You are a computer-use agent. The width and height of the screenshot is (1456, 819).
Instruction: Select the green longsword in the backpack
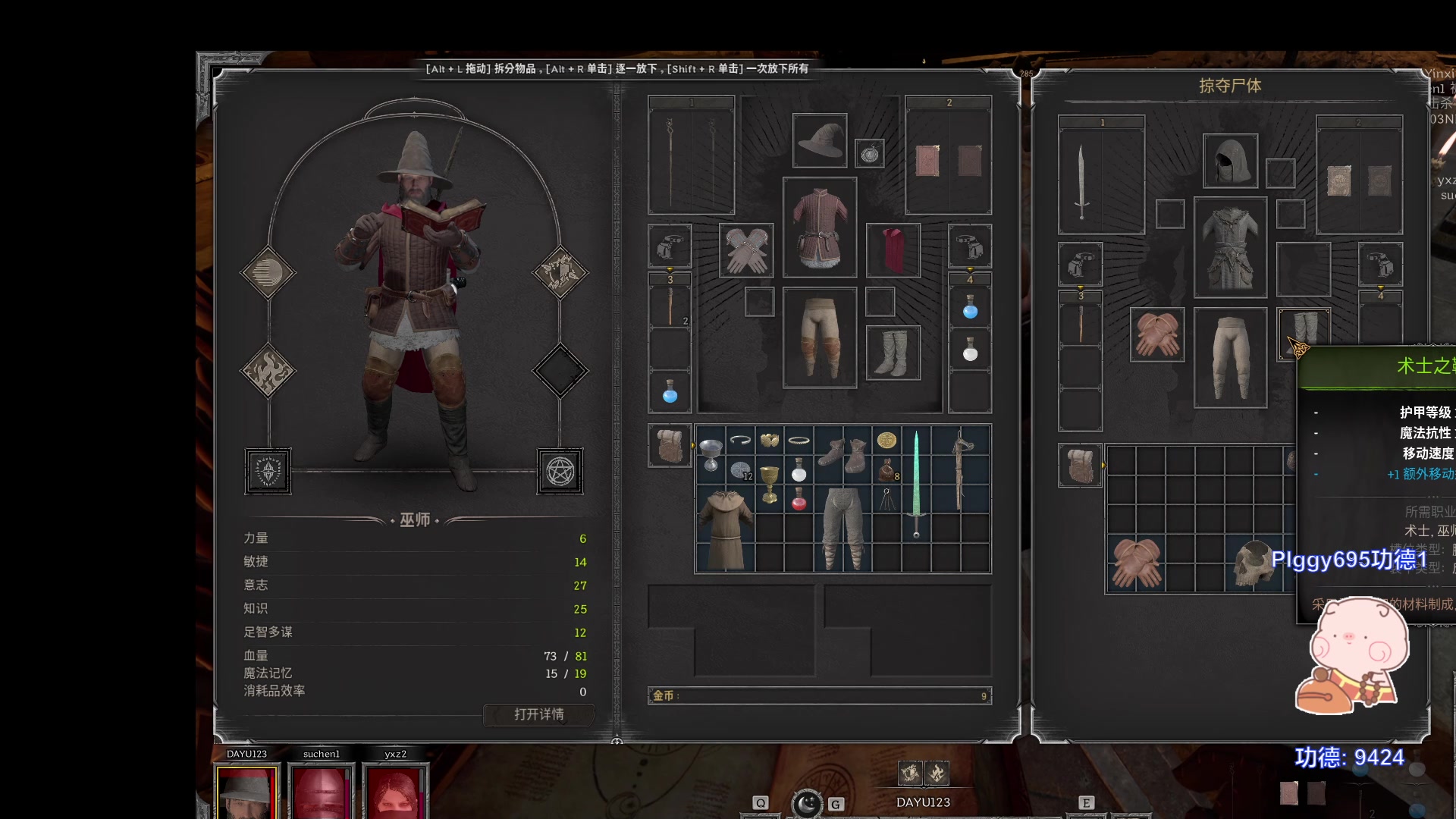pyautogui.click(x=916, y=484)
